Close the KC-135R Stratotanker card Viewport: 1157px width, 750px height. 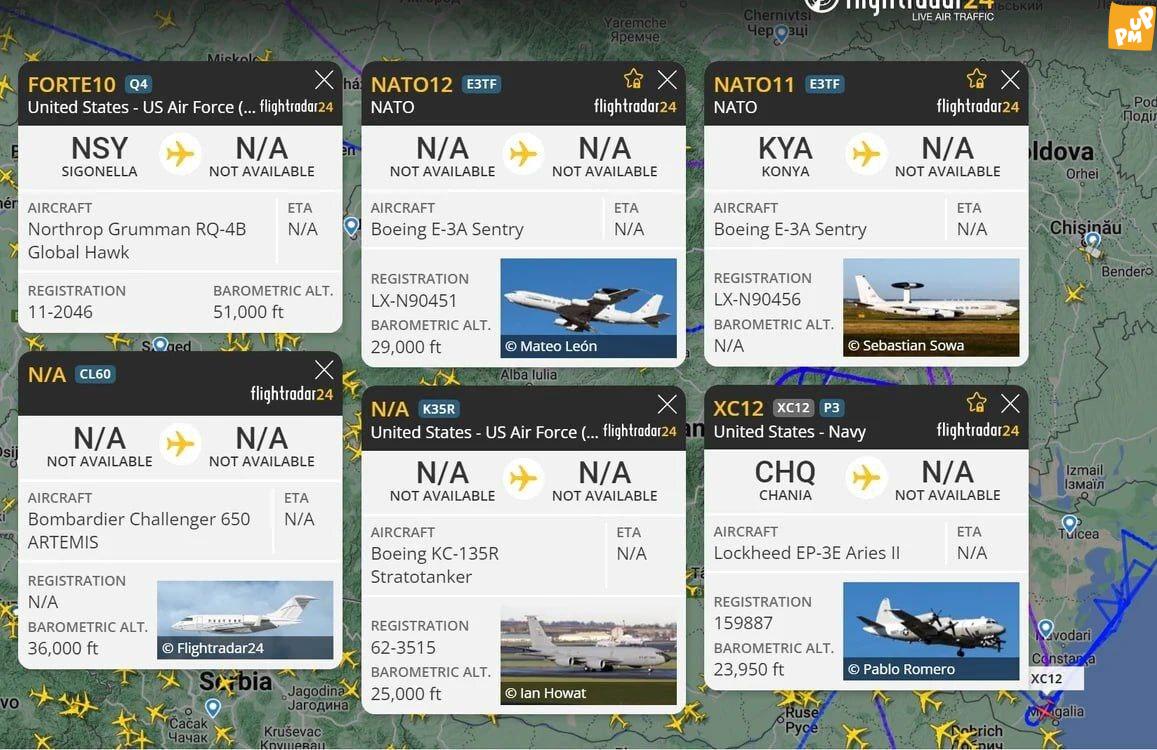coord(667,404)
